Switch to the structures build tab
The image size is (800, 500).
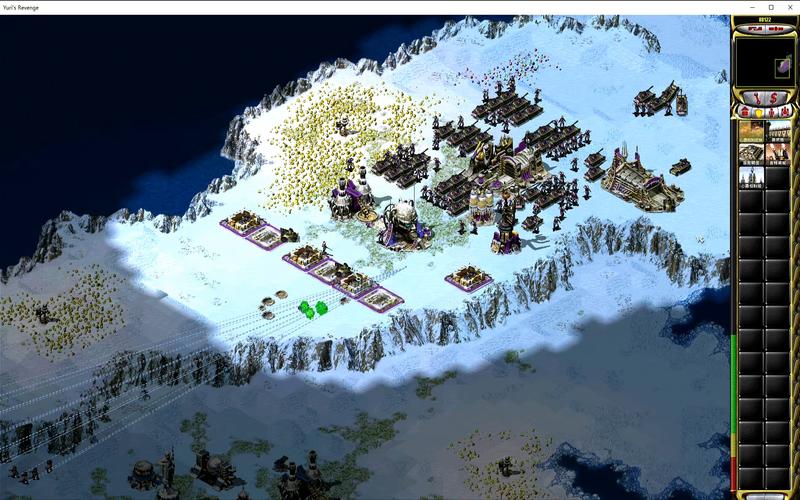click(744, 111)
